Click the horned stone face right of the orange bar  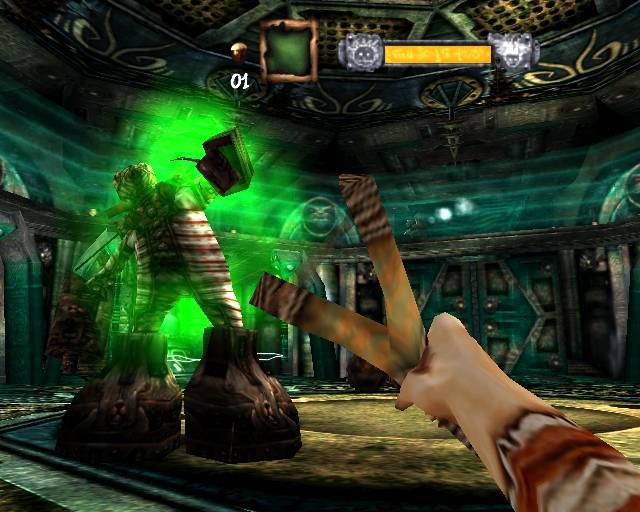coord(512,52)
